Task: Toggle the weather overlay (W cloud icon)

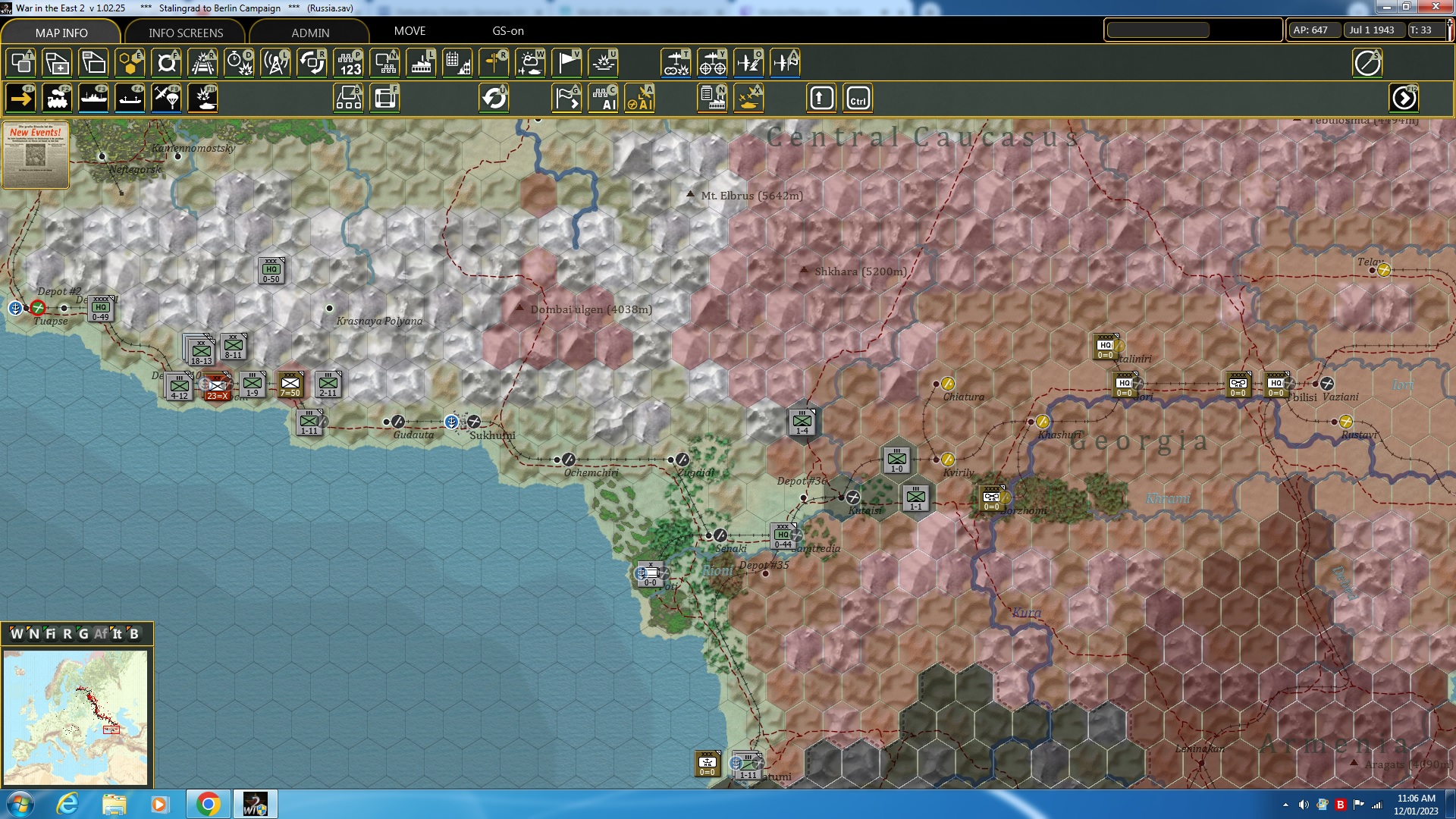Action: pos(531,63)
